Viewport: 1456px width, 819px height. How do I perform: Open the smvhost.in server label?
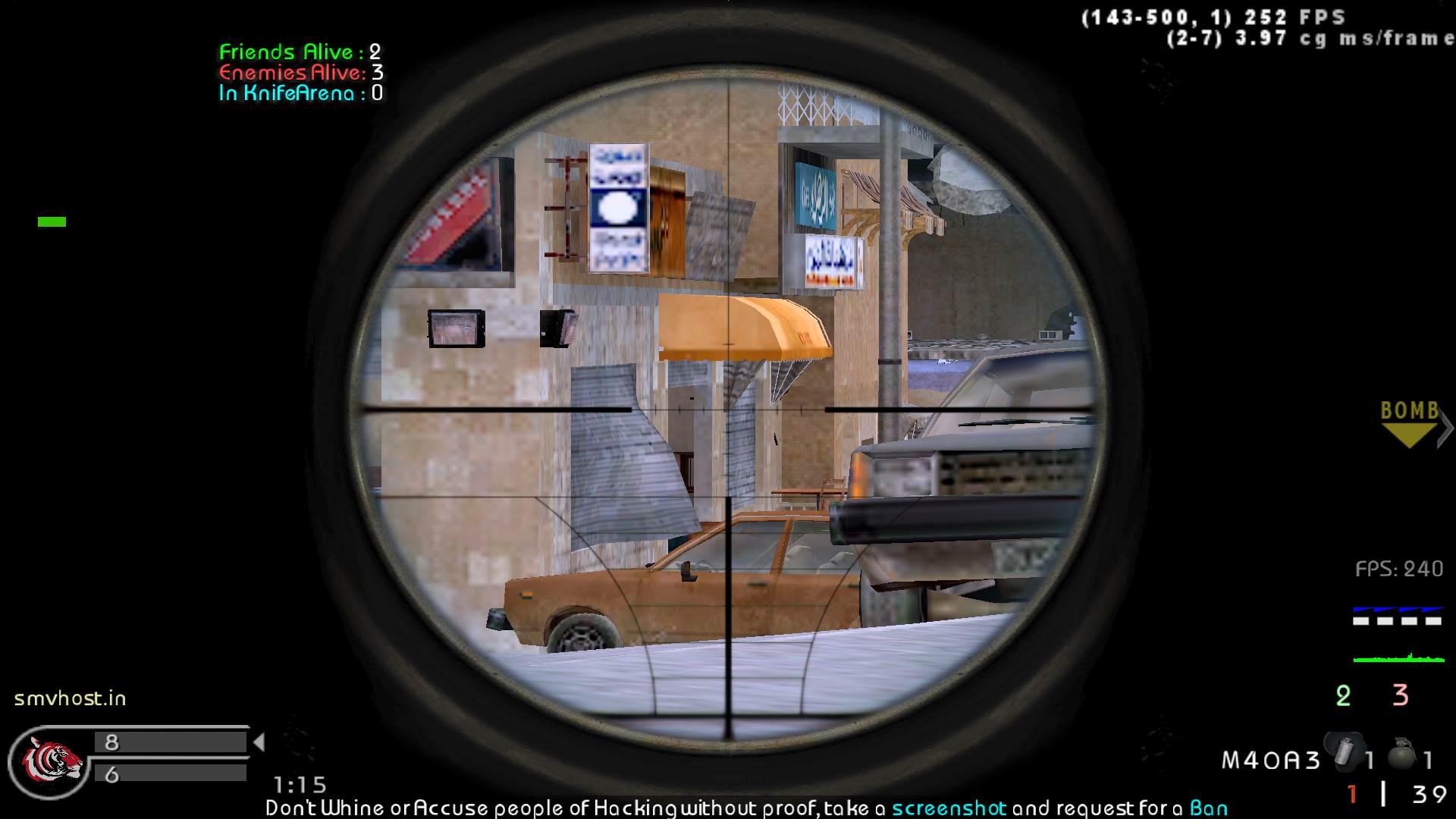(71, 698)
